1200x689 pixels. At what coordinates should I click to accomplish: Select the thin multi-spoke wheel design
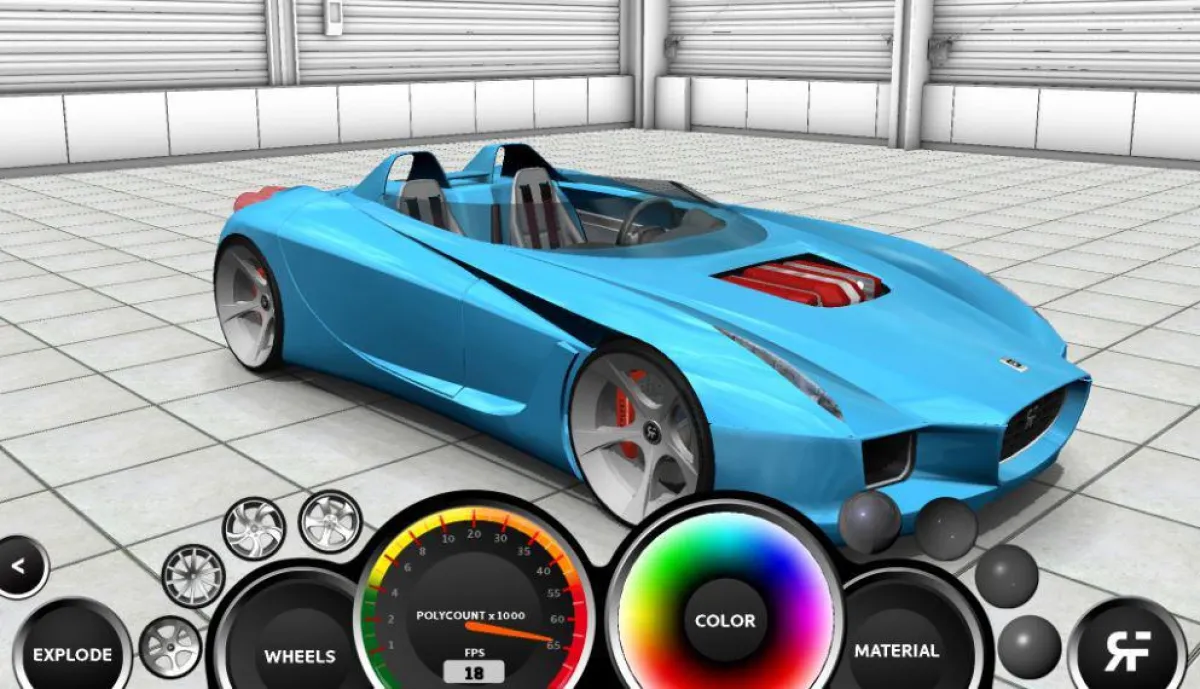point(192,575)
